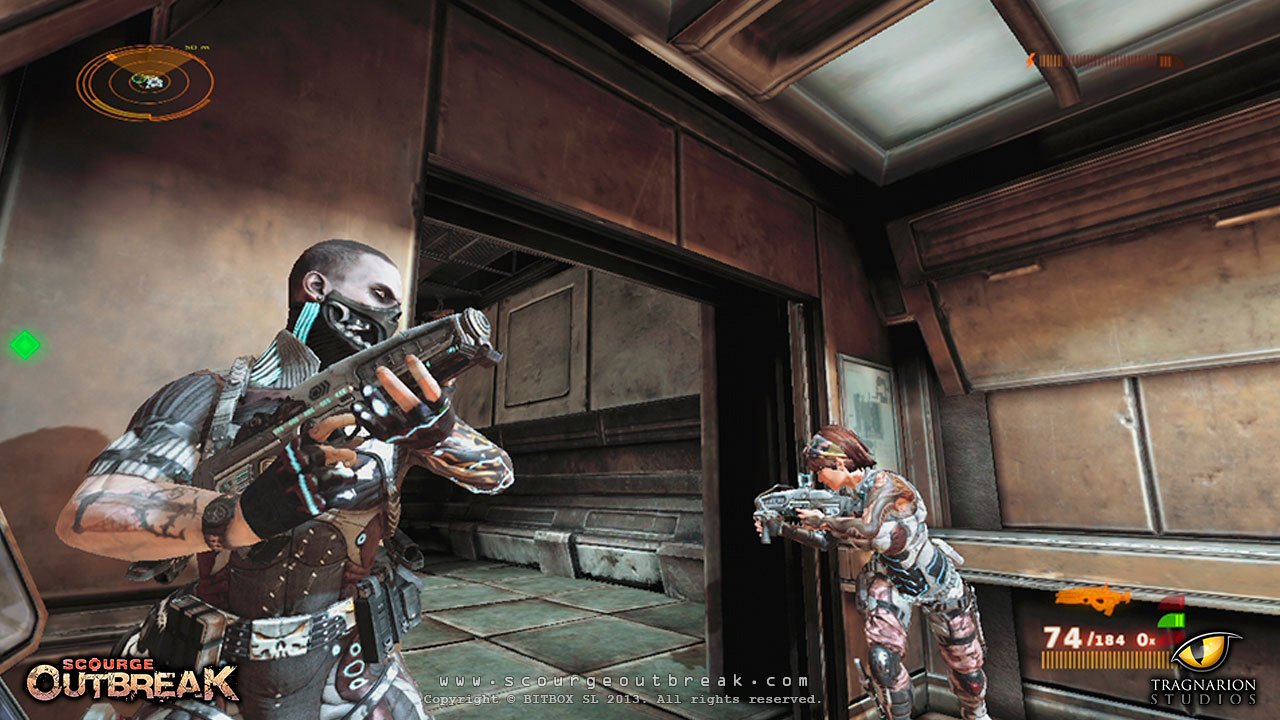Click the orange lightning bolt grenade indicator
This screenshot has height=720, width=1280.
pyautogui.click(x=1032, y=59)
